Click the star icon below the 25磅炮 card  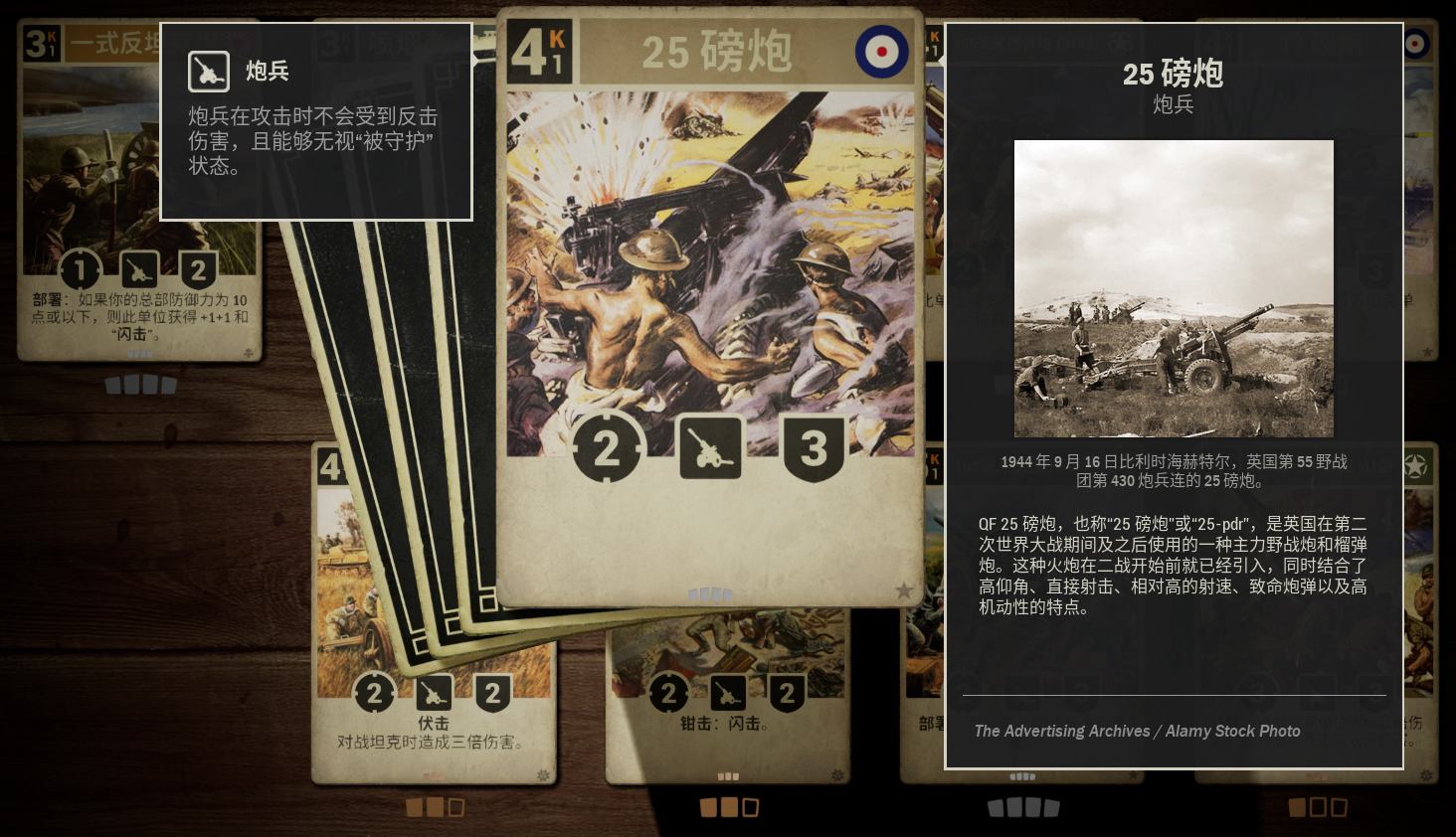(903, 588)
